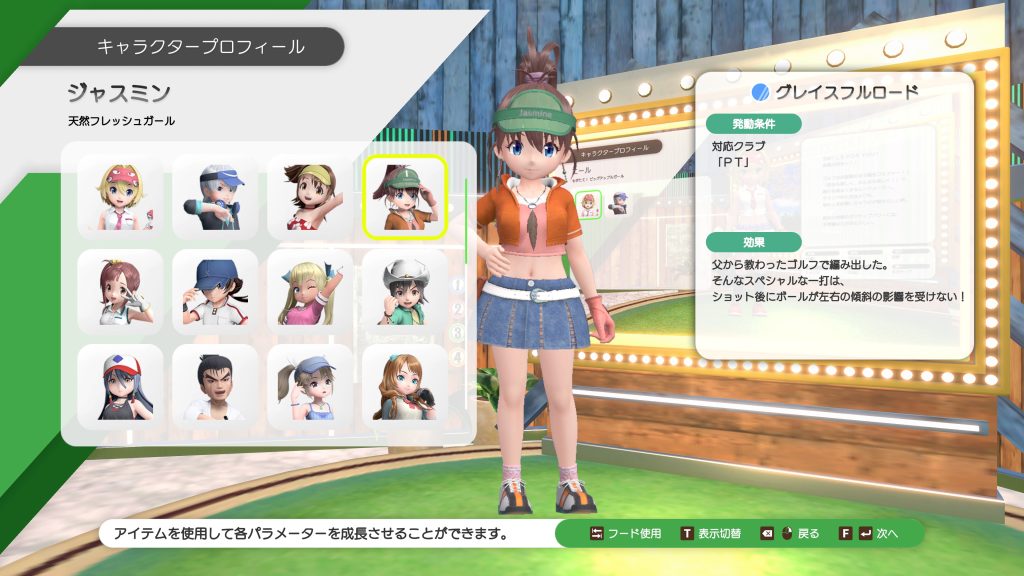Select Jasmine's highlighted green visor portrait
This screenshot has width=1024, height=576.
click(x=405, y=197)
